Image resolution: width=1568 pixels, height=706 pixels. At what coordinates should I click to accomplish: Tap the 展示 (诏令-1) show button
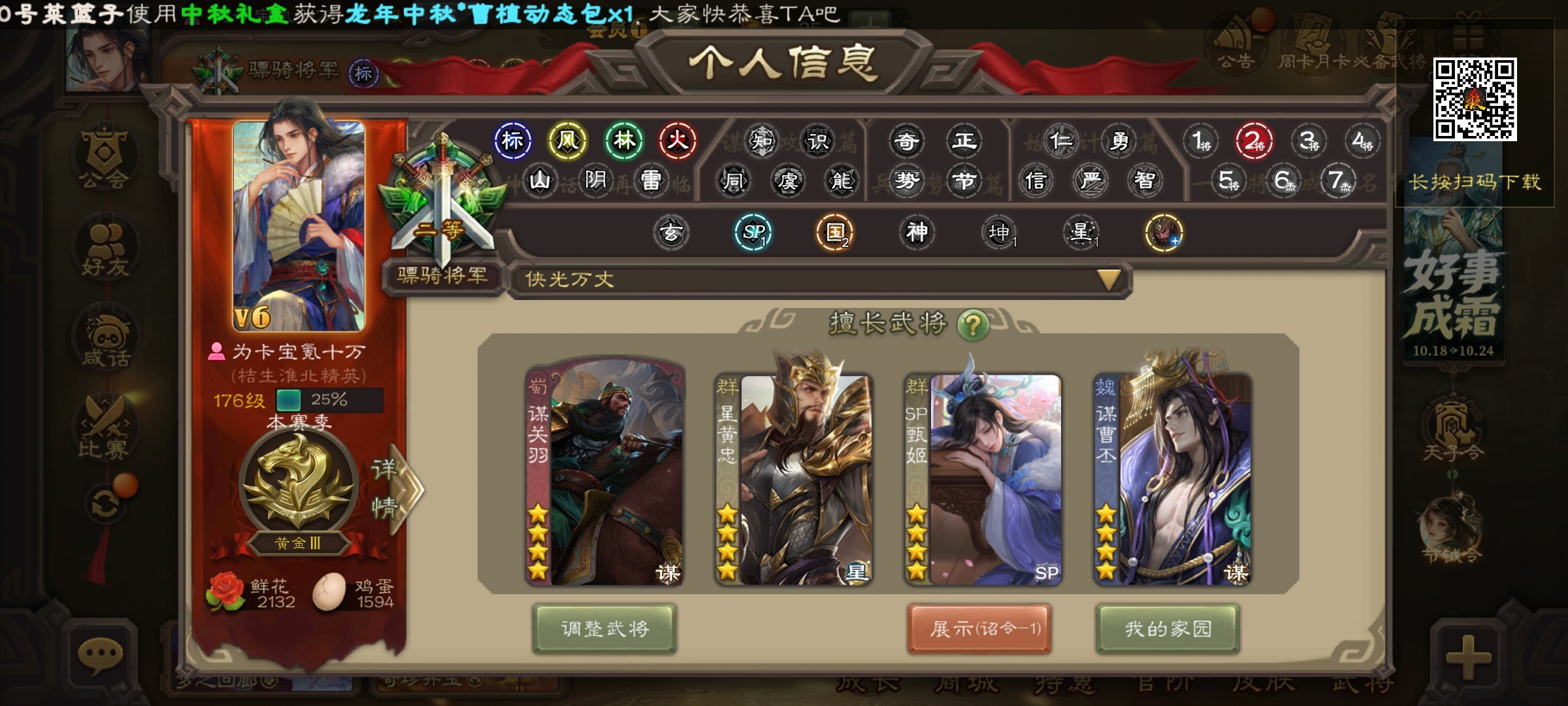coord(979,628)
